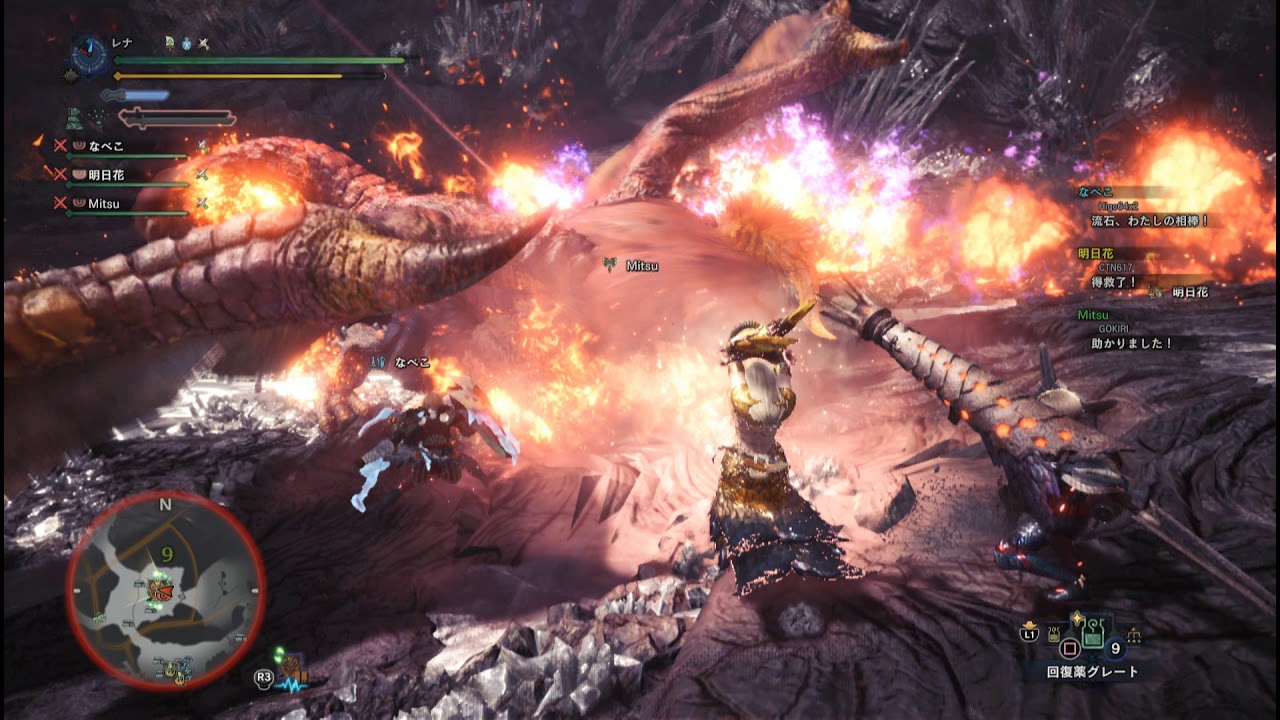Click the blue sharpness gauge sword icon
The width and height of the screenshot is (1280, 720).
coord(134,96)
